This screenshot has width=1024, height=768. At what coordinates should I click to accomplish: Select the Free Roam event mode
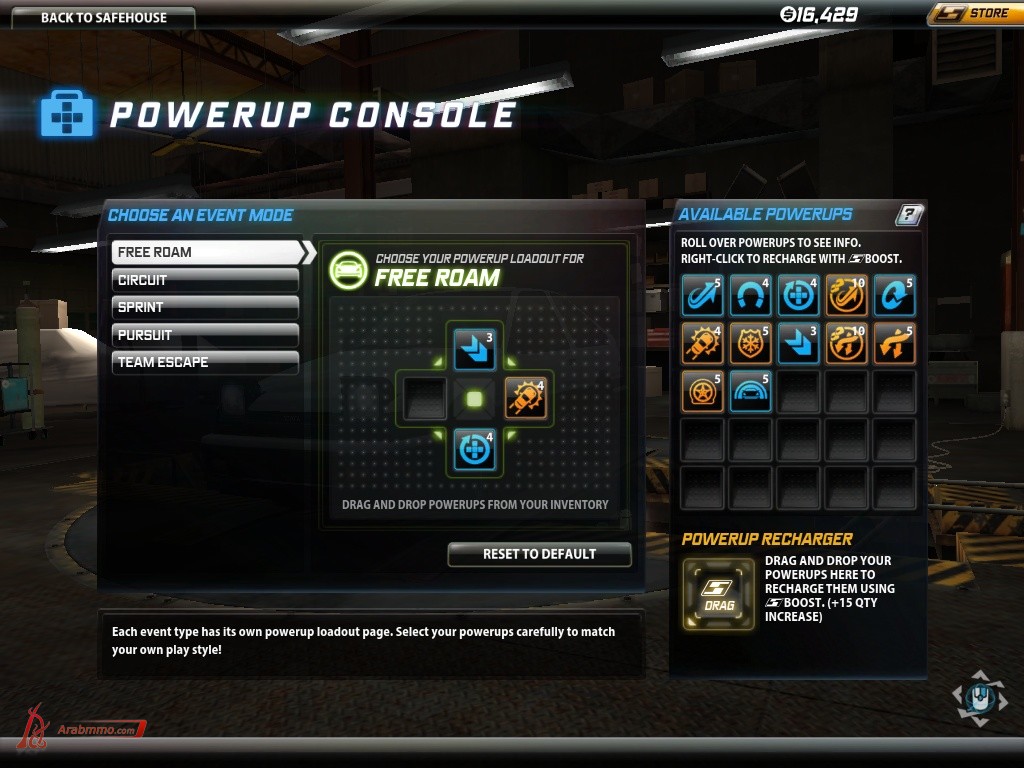click(x=206, y=252)
